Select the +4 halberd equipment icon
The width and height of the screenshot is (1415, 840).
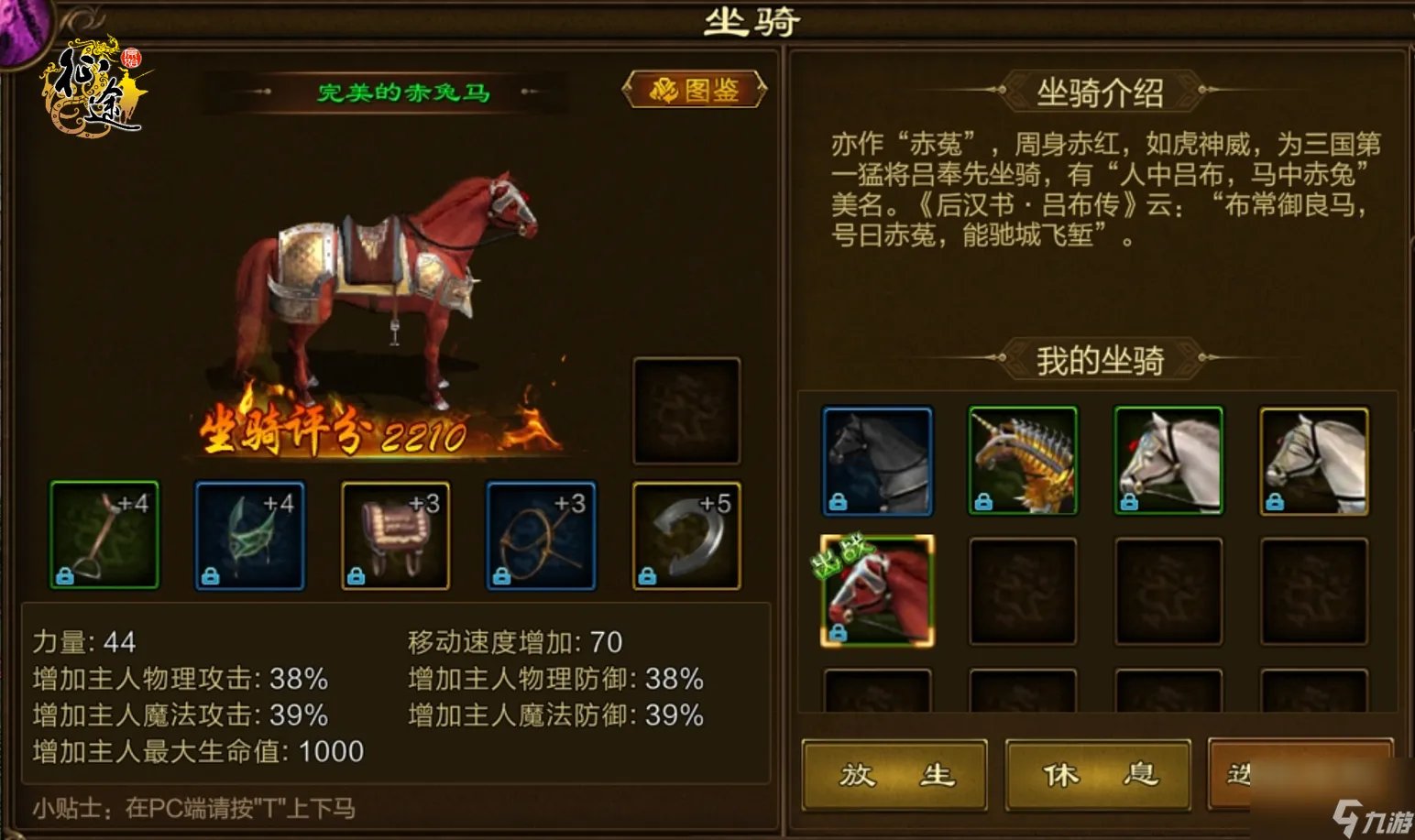coord(104,534)
